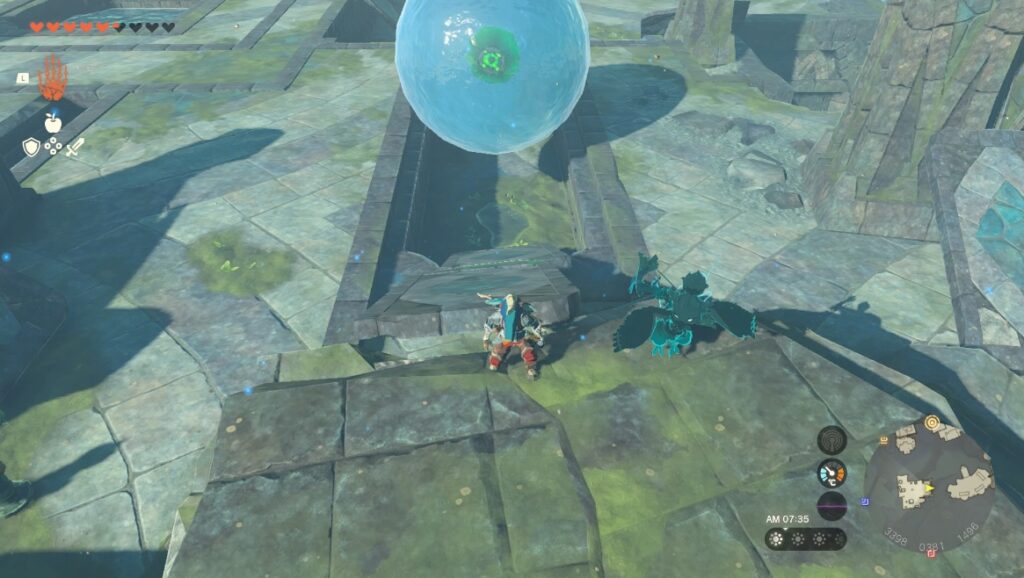Open the shield quick-select icon
Image resolution: width=1024 pixels, height=578 pixels.
[x=31, y=147]
